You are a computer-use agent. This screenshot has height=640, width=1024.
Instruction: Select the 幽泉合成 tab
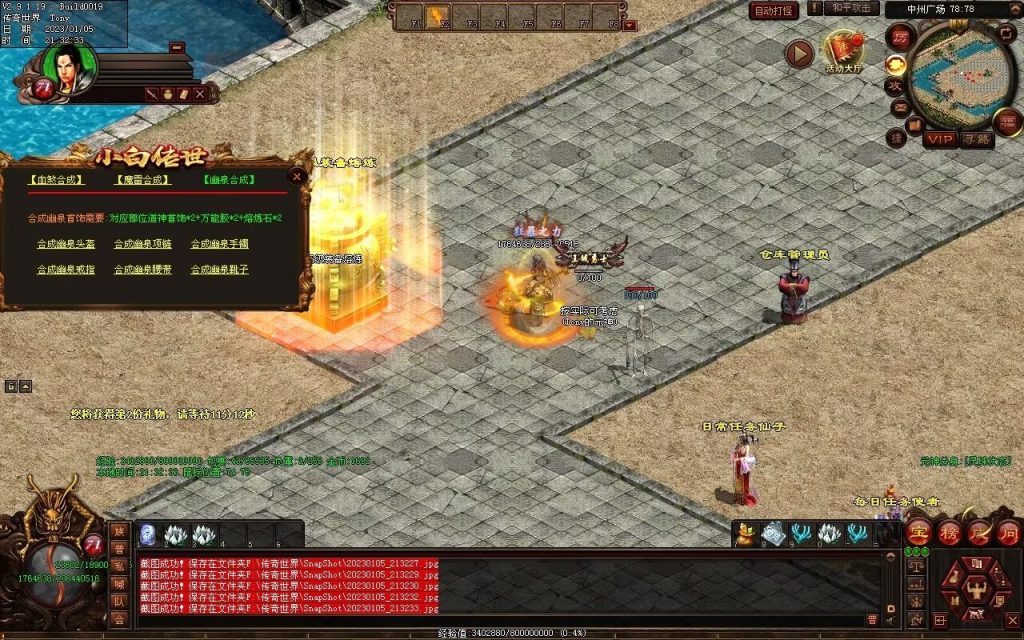pyautogui.click(x=228, y=181)
